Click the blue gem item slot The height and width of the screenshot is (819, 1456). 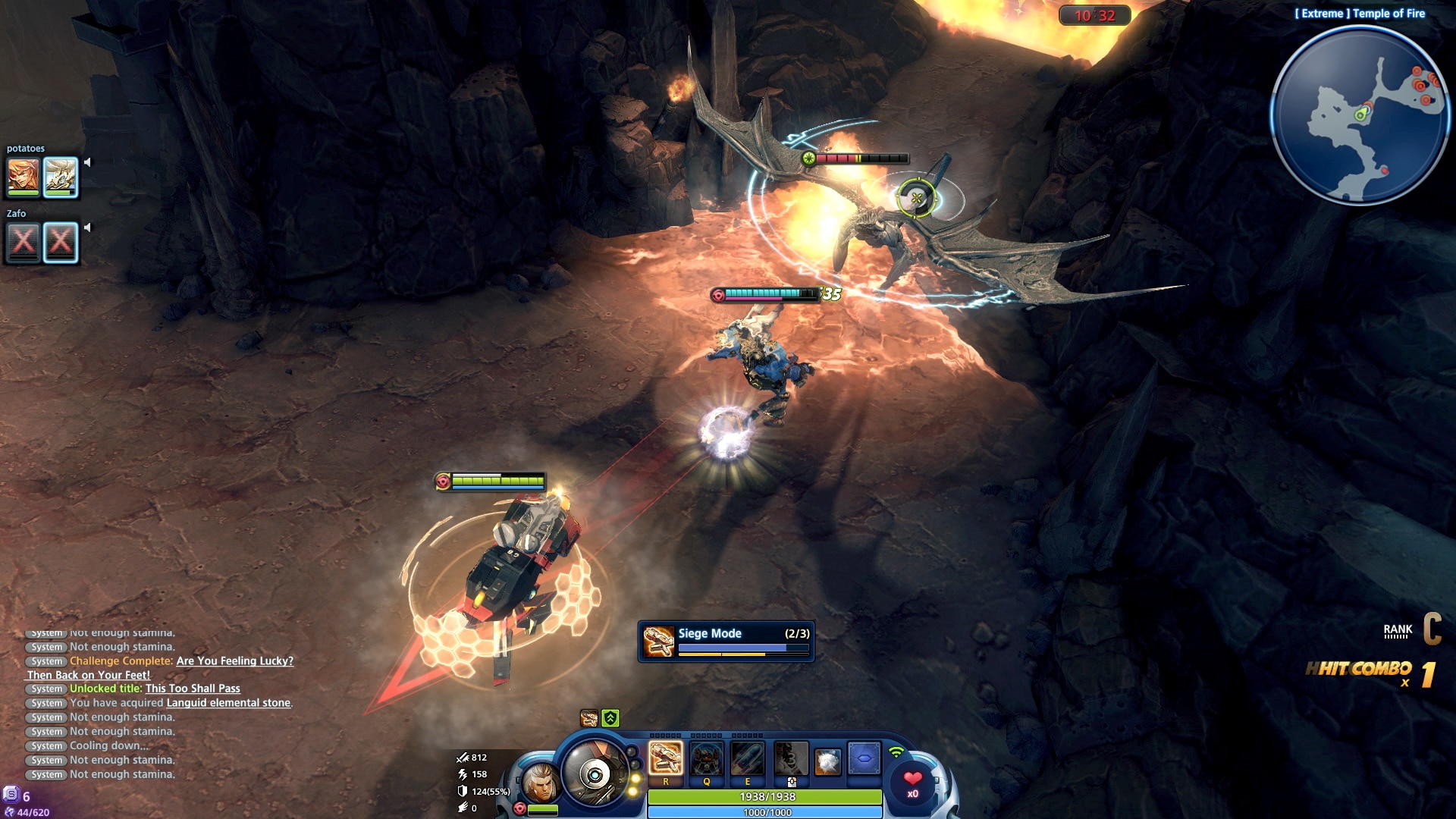(864, 758)
